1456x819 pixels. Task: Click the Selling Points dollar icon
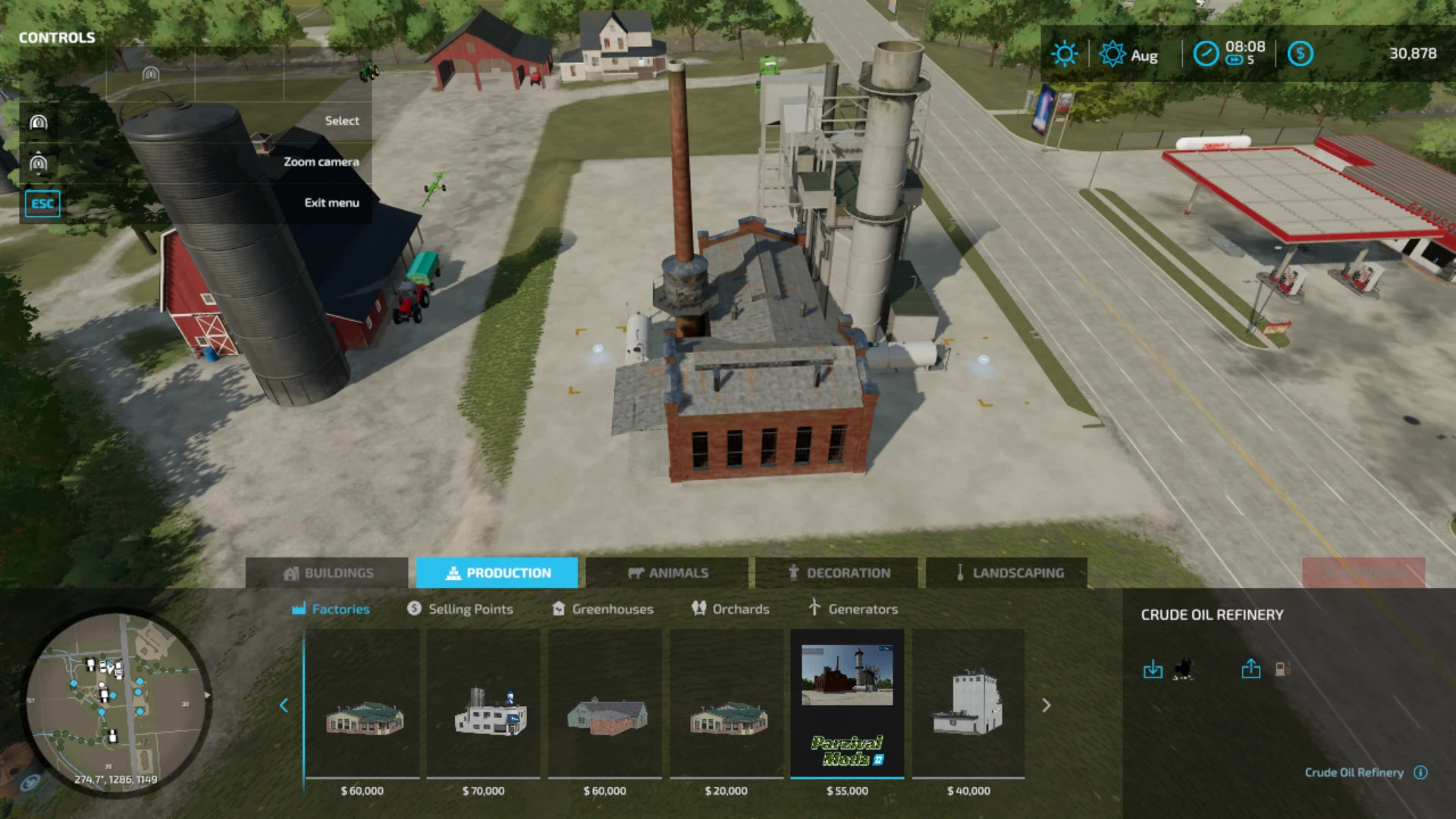414,608
